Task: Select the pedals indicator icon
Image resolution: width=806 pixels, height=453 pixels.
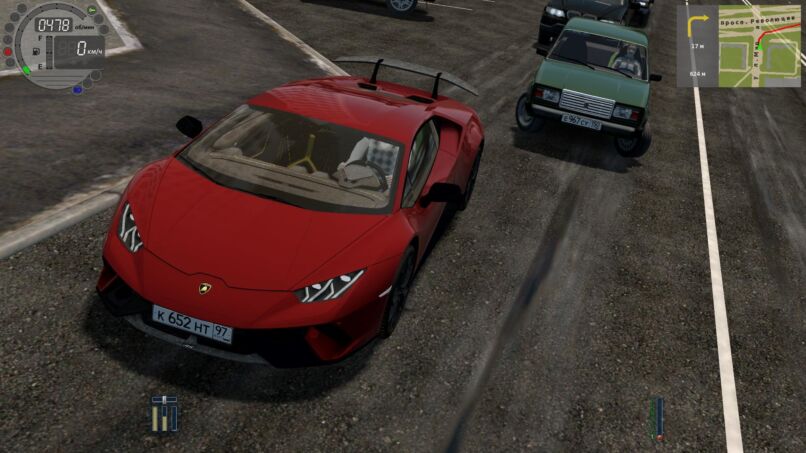Action: pos(164,413)
